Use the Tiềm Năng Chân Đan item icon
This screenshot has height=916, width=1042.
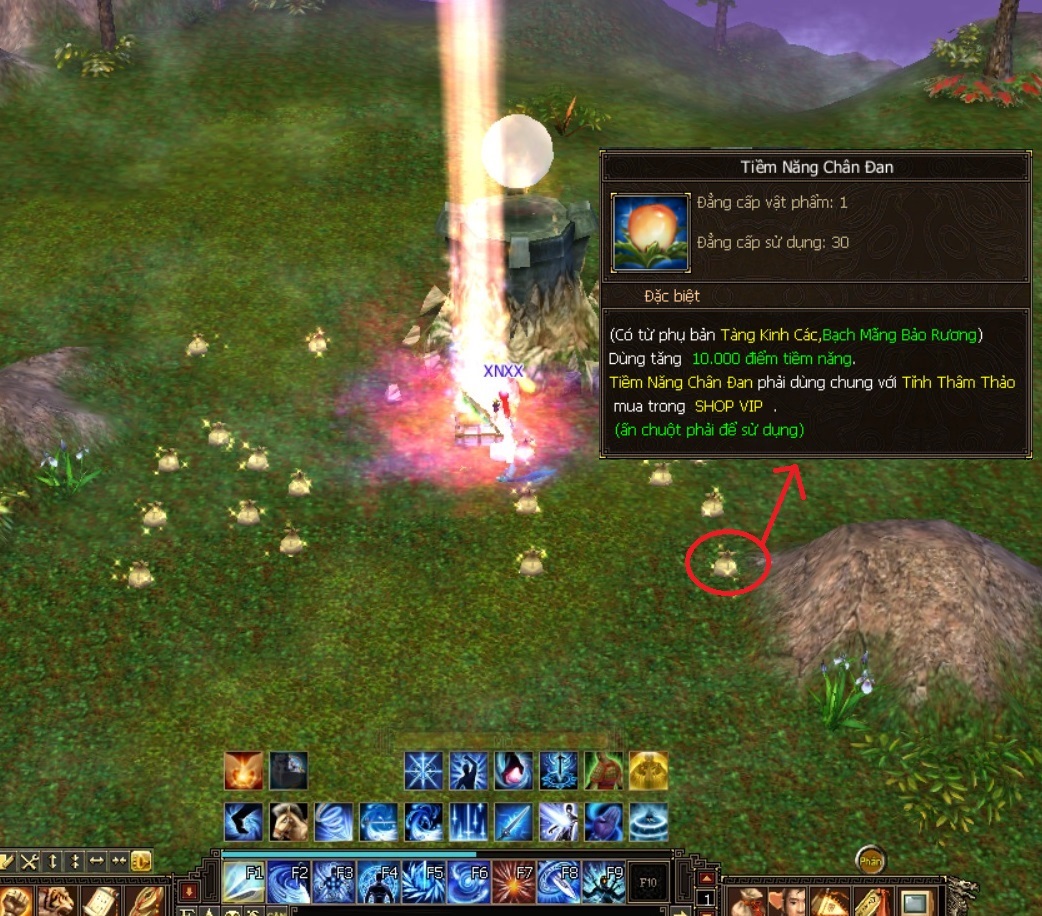click(650, 232)
